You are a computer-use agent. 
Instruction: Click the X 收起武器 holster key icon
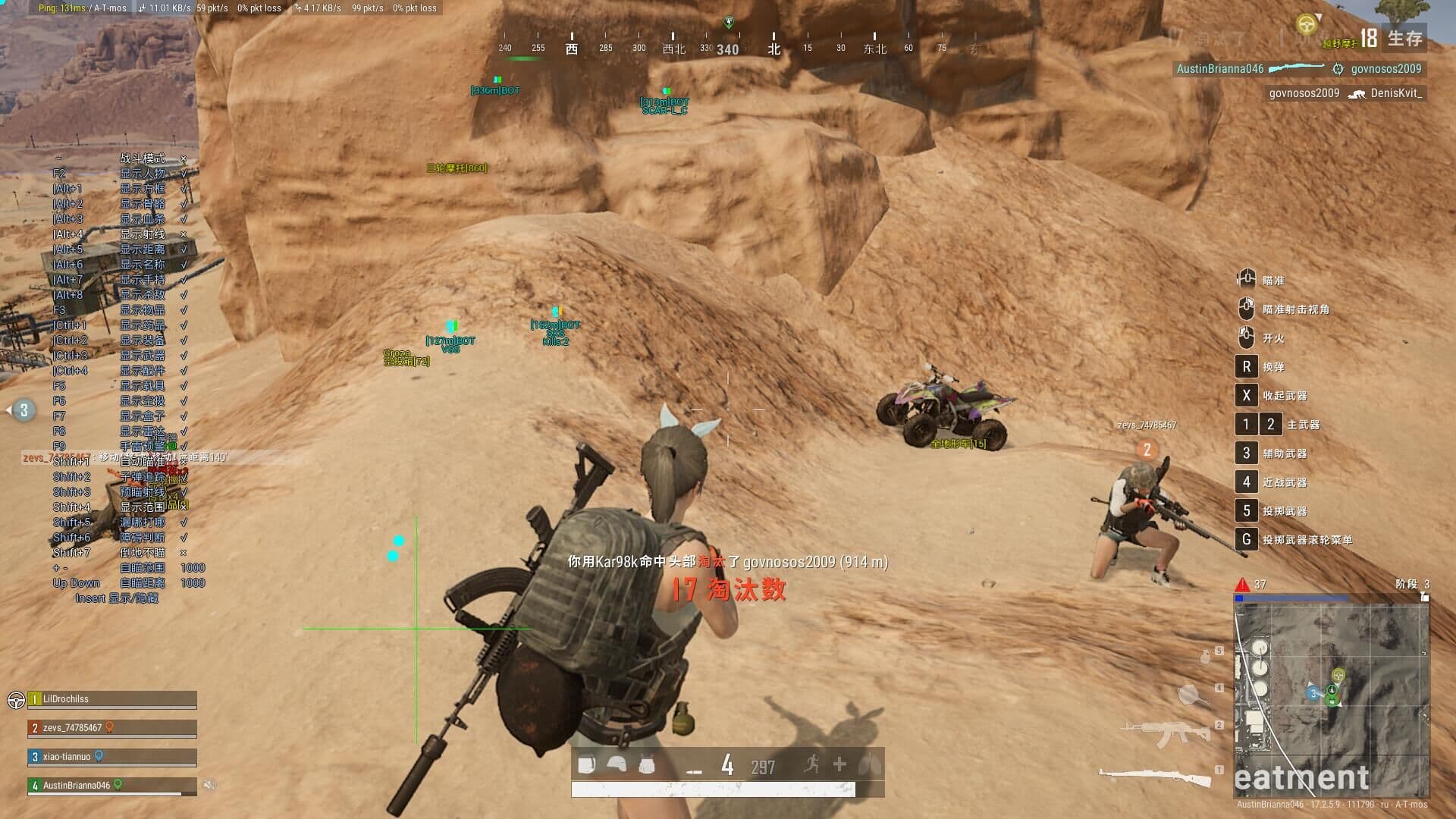[1246, 395]
